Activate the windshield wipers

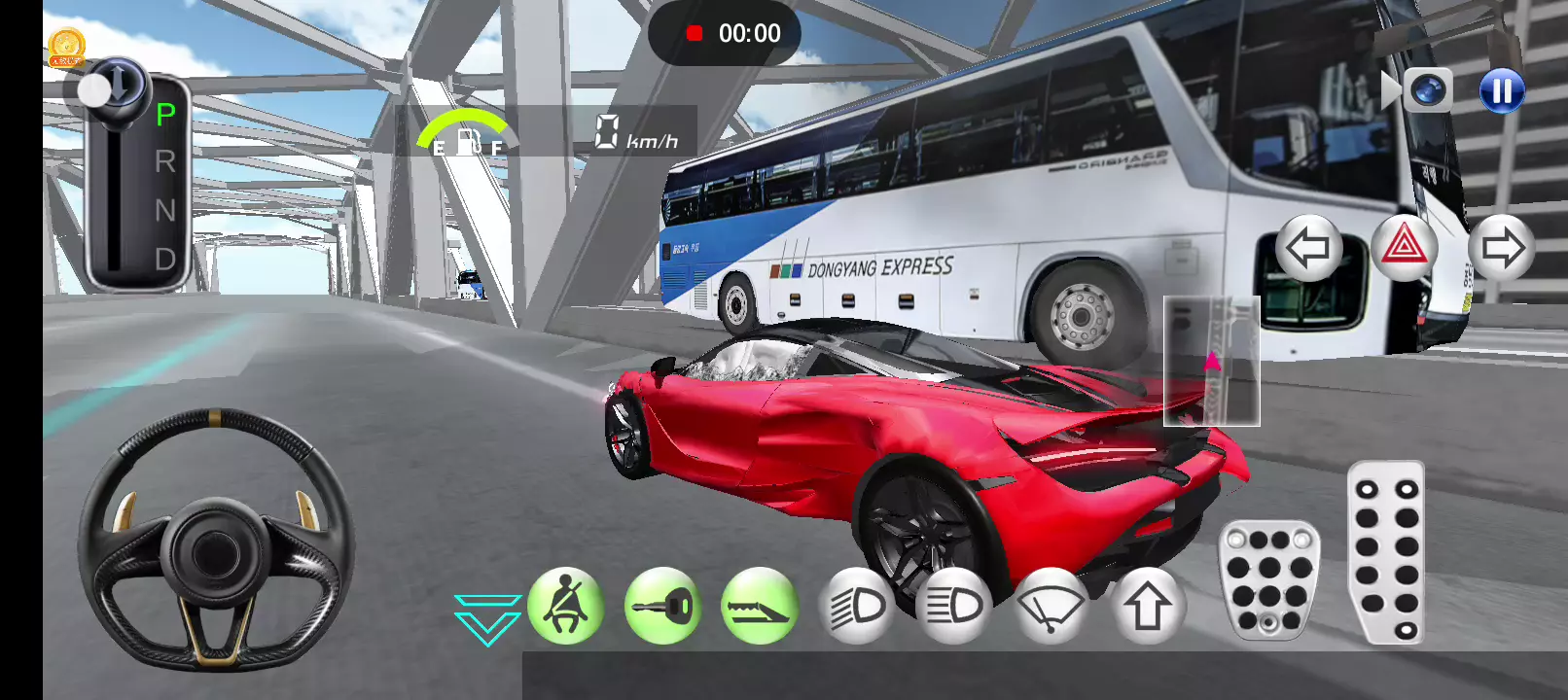pos(1051,607)
